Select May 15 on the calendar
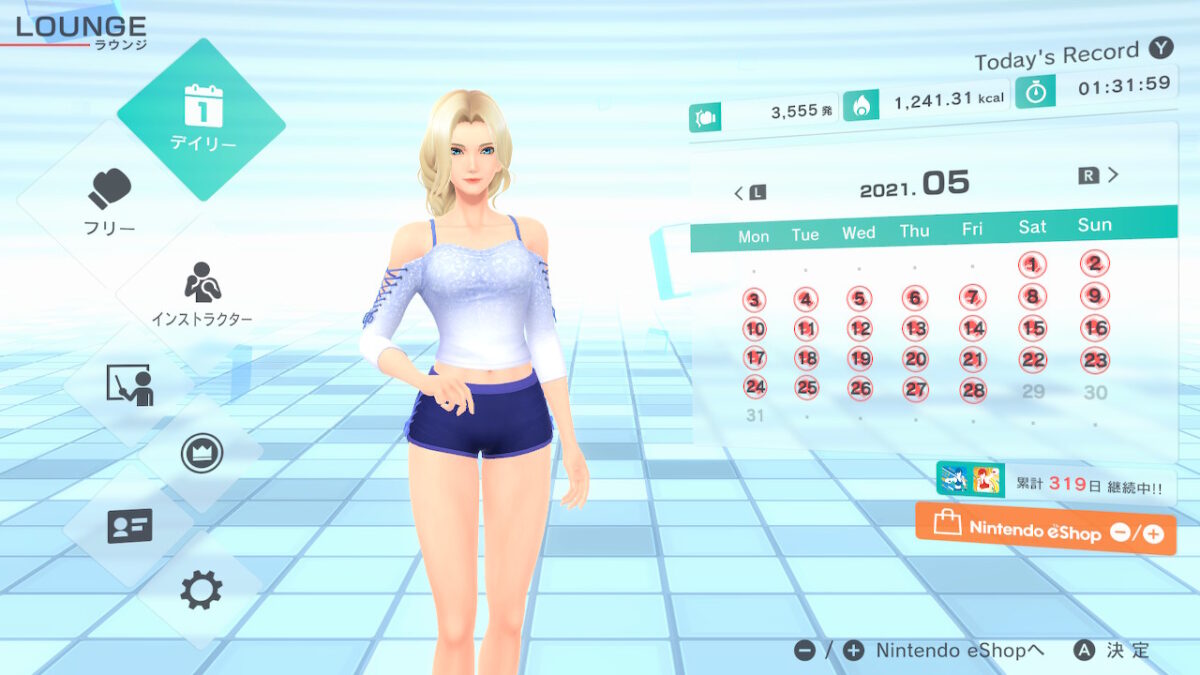This screenshot has height=675, width=1200. coord(1034,328)
